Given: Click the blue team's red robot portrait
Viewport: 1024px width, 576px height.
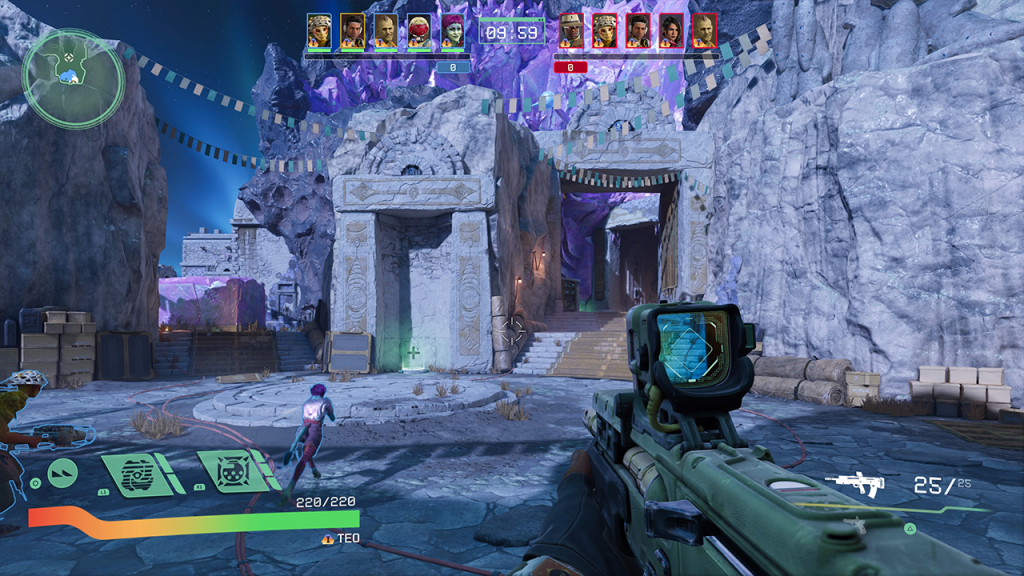Looking at the screenshot, I should click(x=419, y=31).
